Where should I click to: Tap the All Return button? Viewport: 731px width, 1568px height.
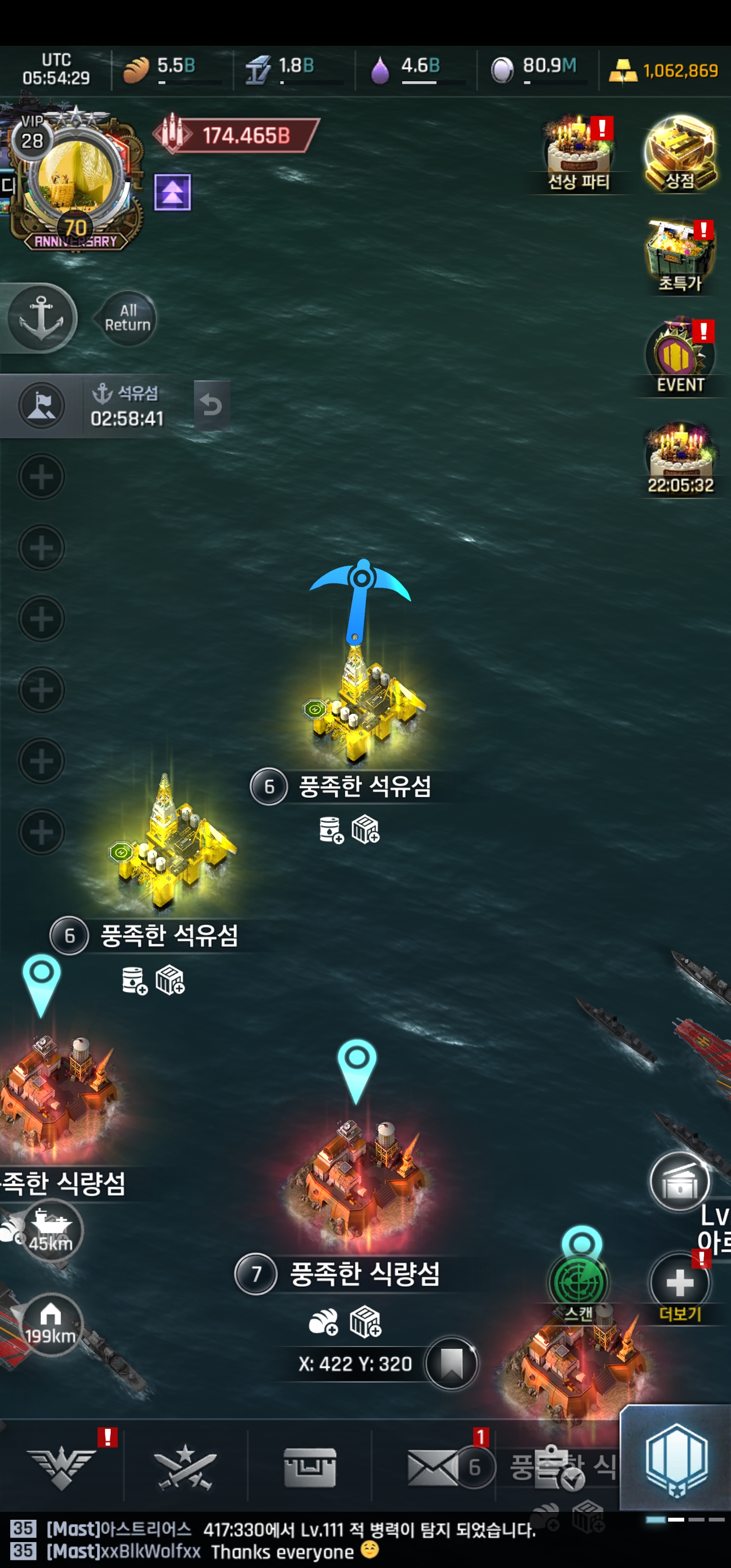pos(127,318)
